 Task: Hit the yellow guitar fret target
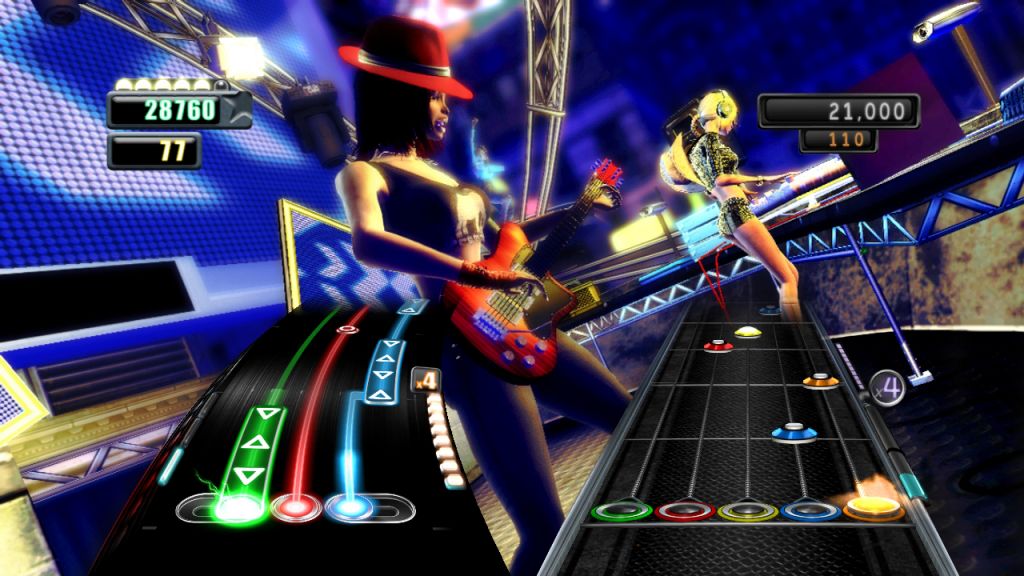748,512
